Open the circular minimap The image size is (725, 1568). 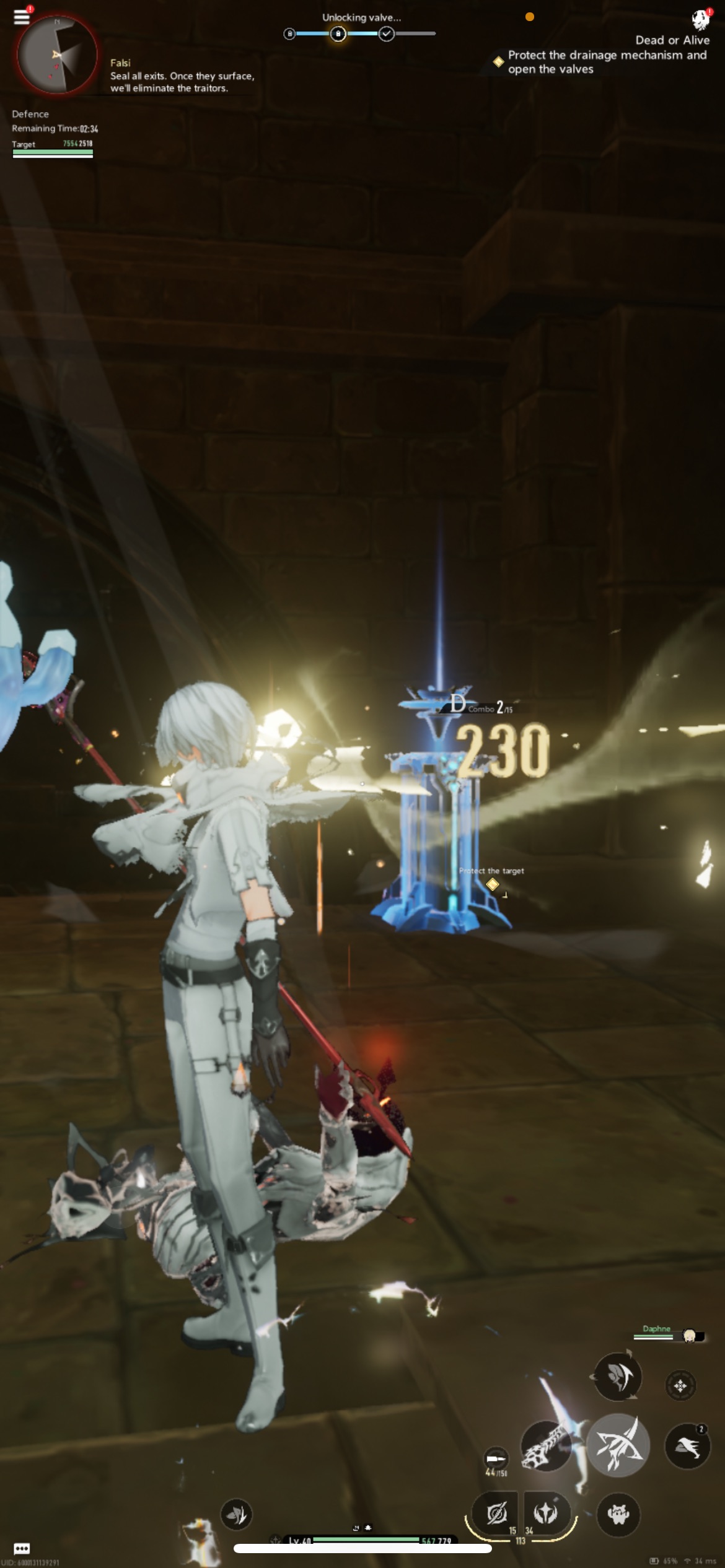(x=57, y=54)
